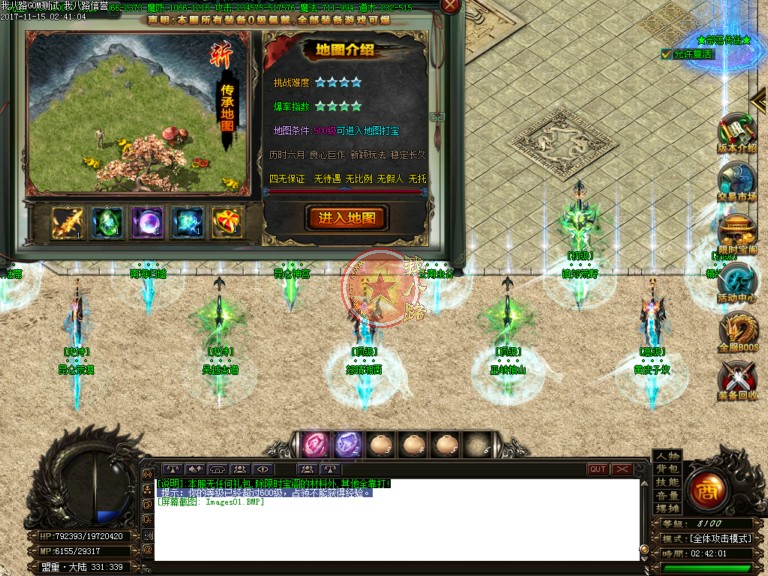Select the red gift box reward icon
This screenshot has width=768, height=576.
(x=227, y=222)
